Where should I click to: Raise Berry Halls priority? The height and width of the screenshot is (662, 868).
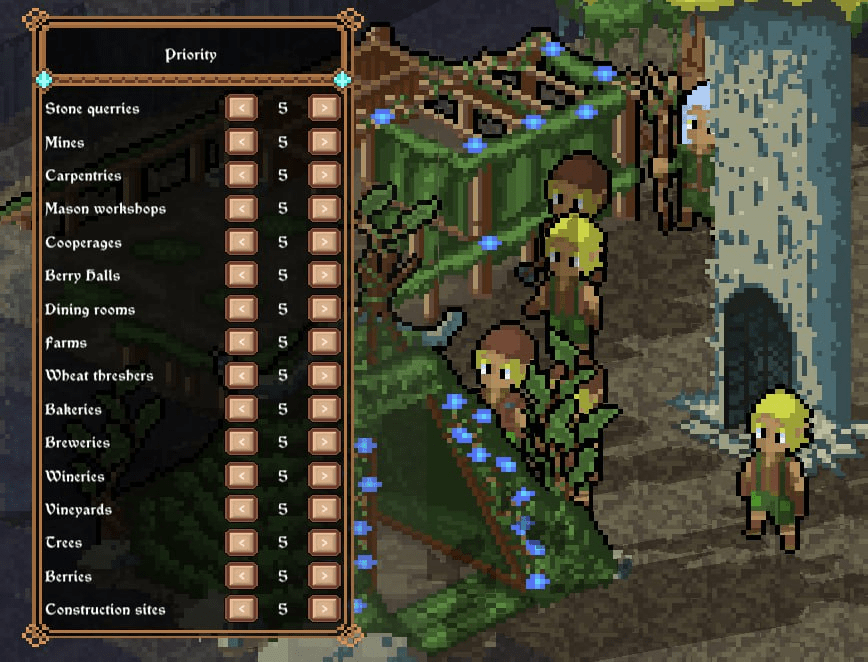click(323, 275)
